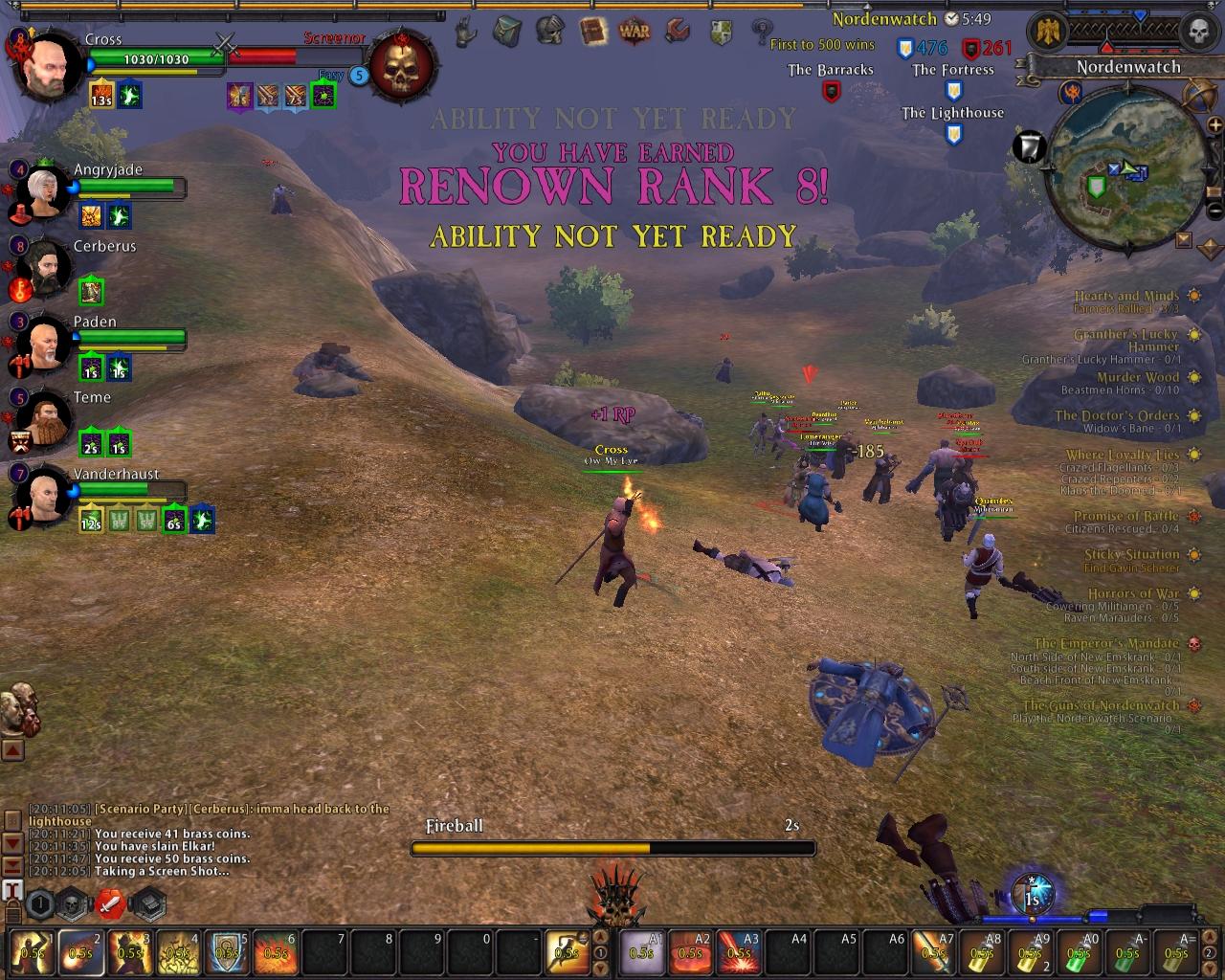Activate the fireball ability in hotbar slot 2
The width and height of the screenshot is (1225, 980).
pos(79,950)
